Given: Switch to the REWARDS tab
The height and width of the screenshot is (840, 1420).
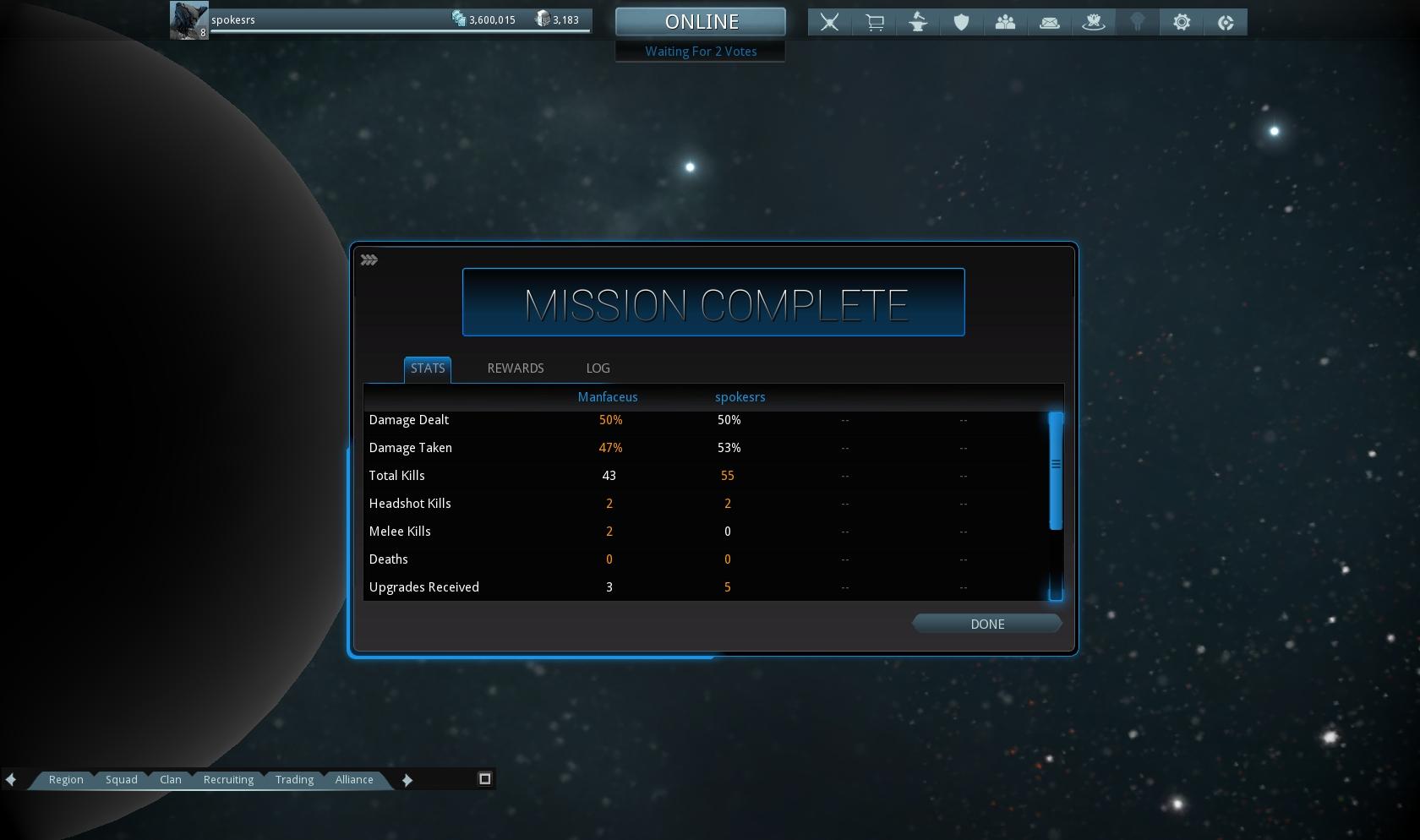Looking at the screenshot, I should (x=515, y=368).
